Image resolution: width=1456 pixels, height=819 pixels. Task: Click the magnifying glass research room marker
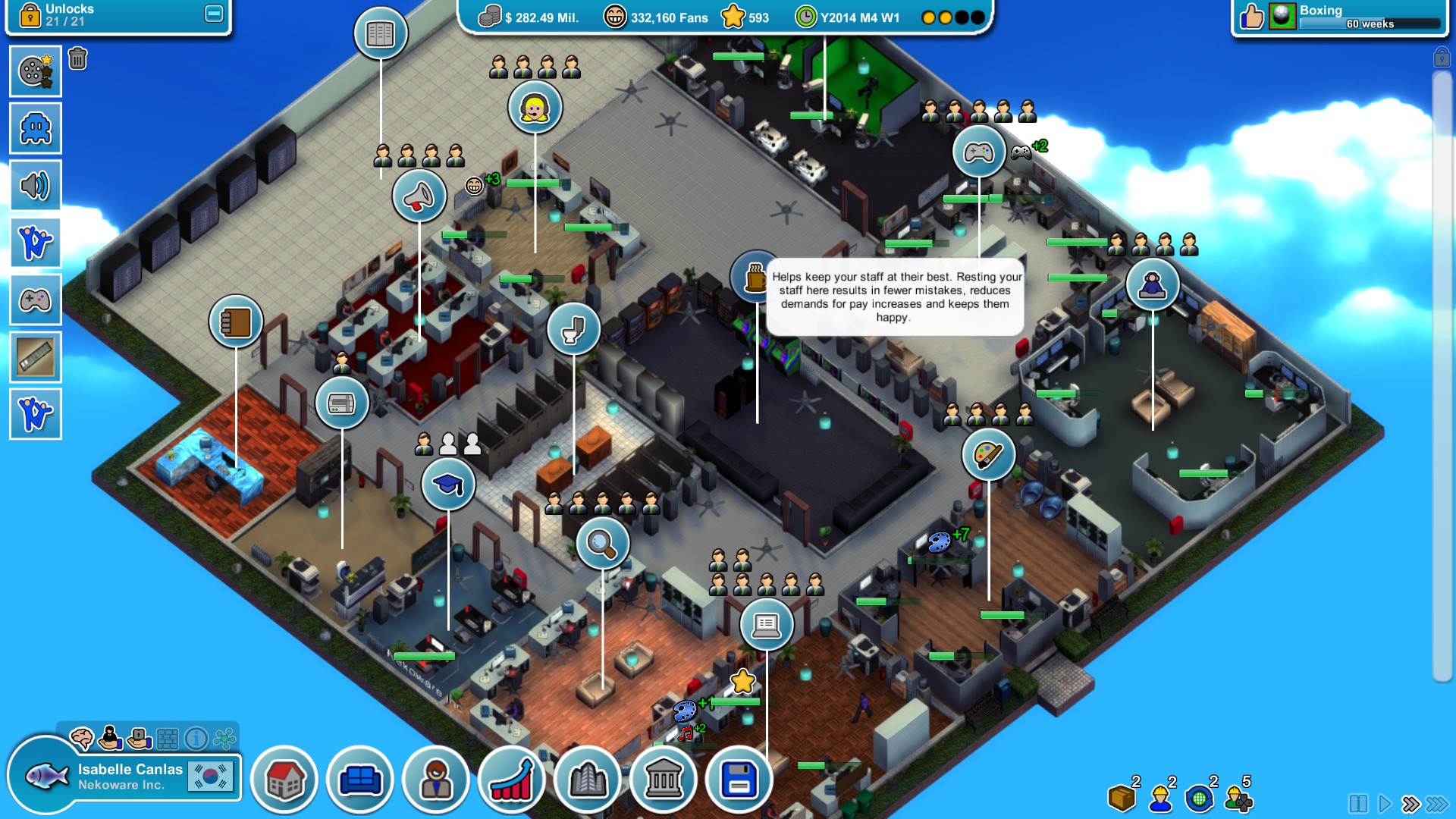click(x=602, y=544)
